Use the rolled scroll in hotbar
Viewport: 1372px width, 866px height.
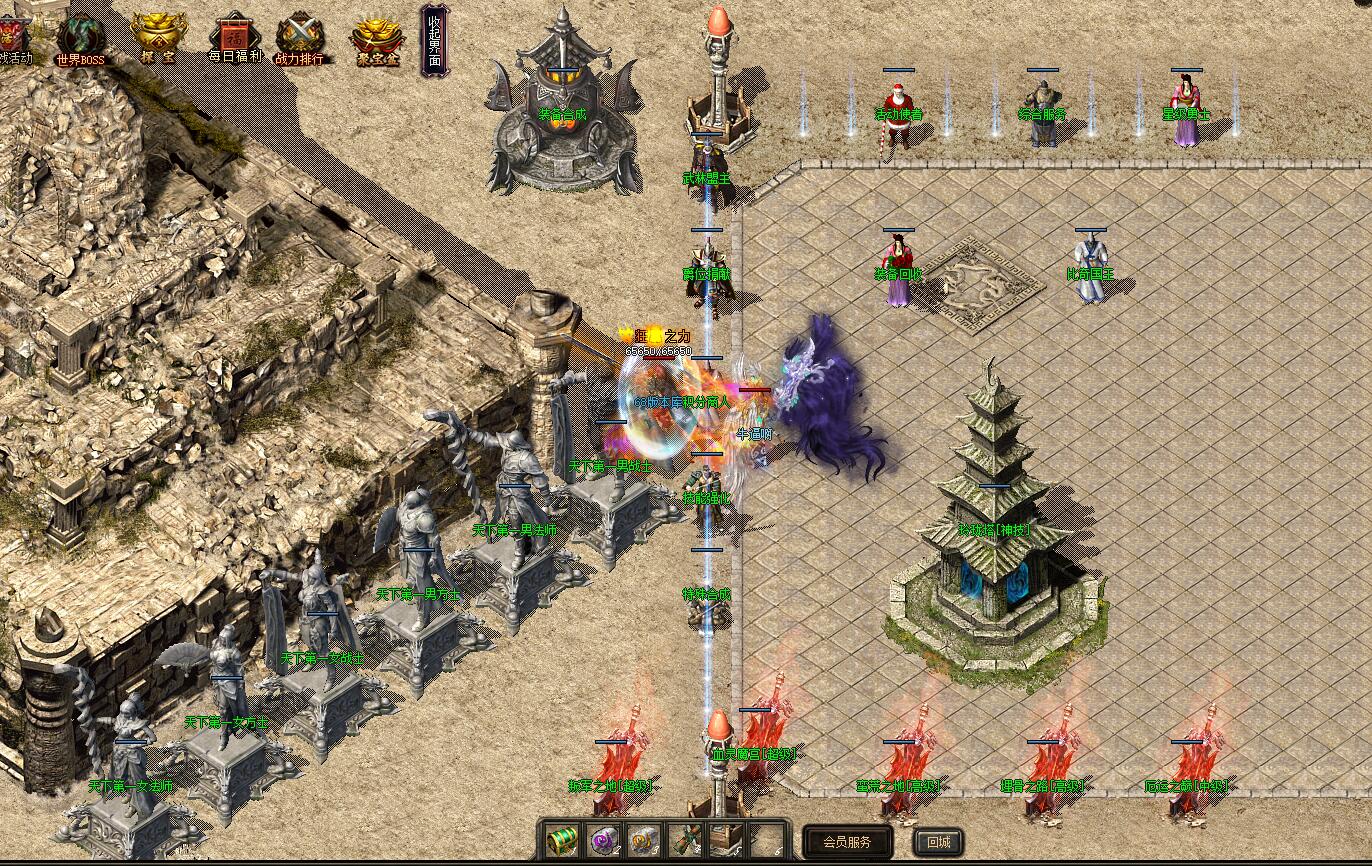pyautogui.click(x=684, y=841)
